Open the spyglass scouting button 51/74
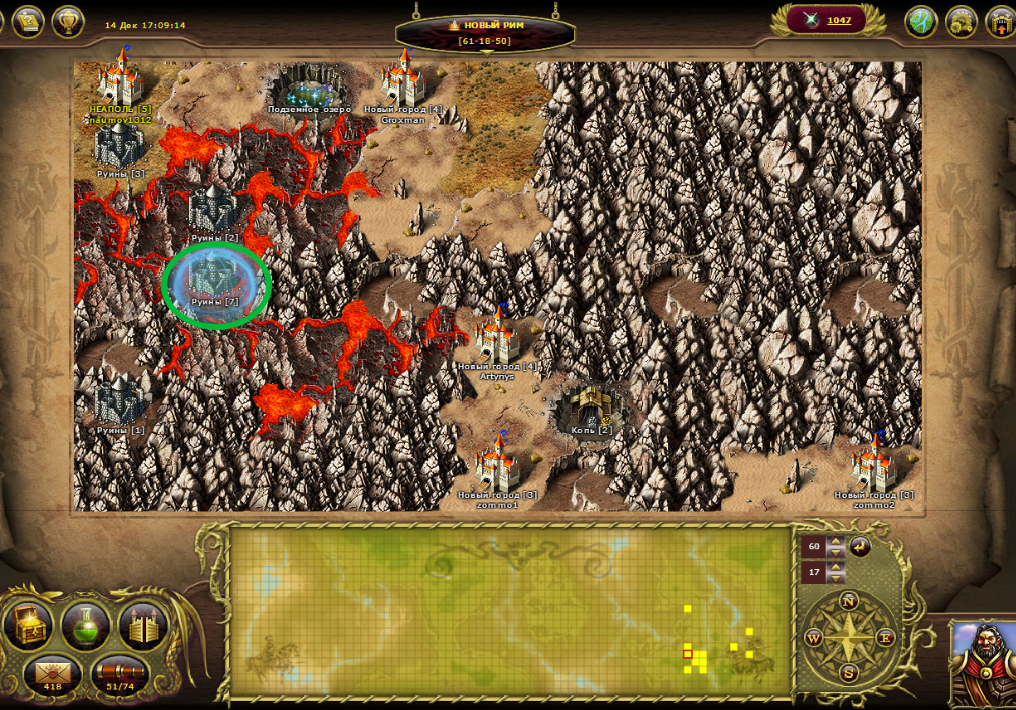The height and width of the screenshot is (710, 1016). 120,675
